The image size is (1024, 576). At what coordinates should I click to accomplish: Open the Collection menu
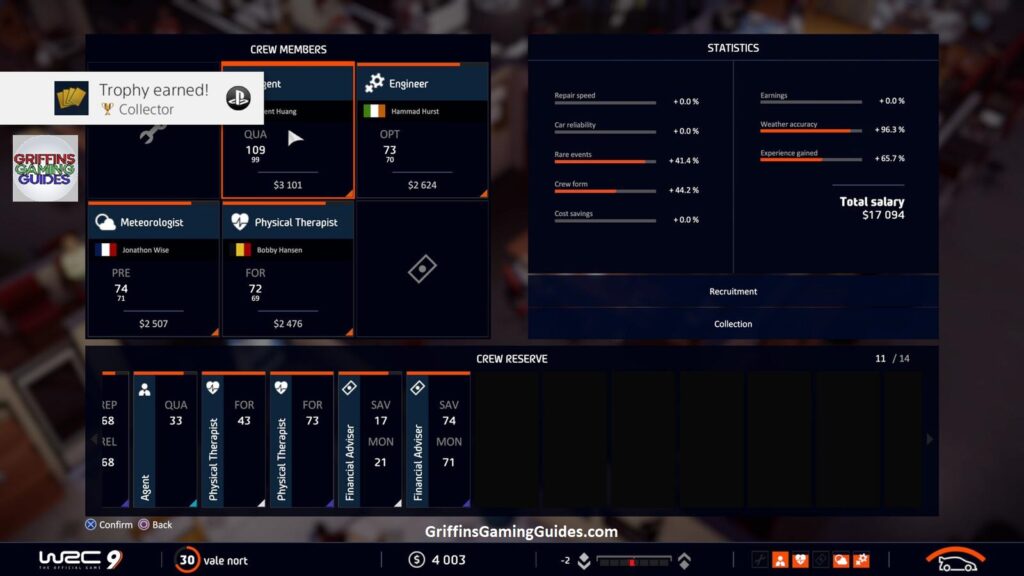733,324
